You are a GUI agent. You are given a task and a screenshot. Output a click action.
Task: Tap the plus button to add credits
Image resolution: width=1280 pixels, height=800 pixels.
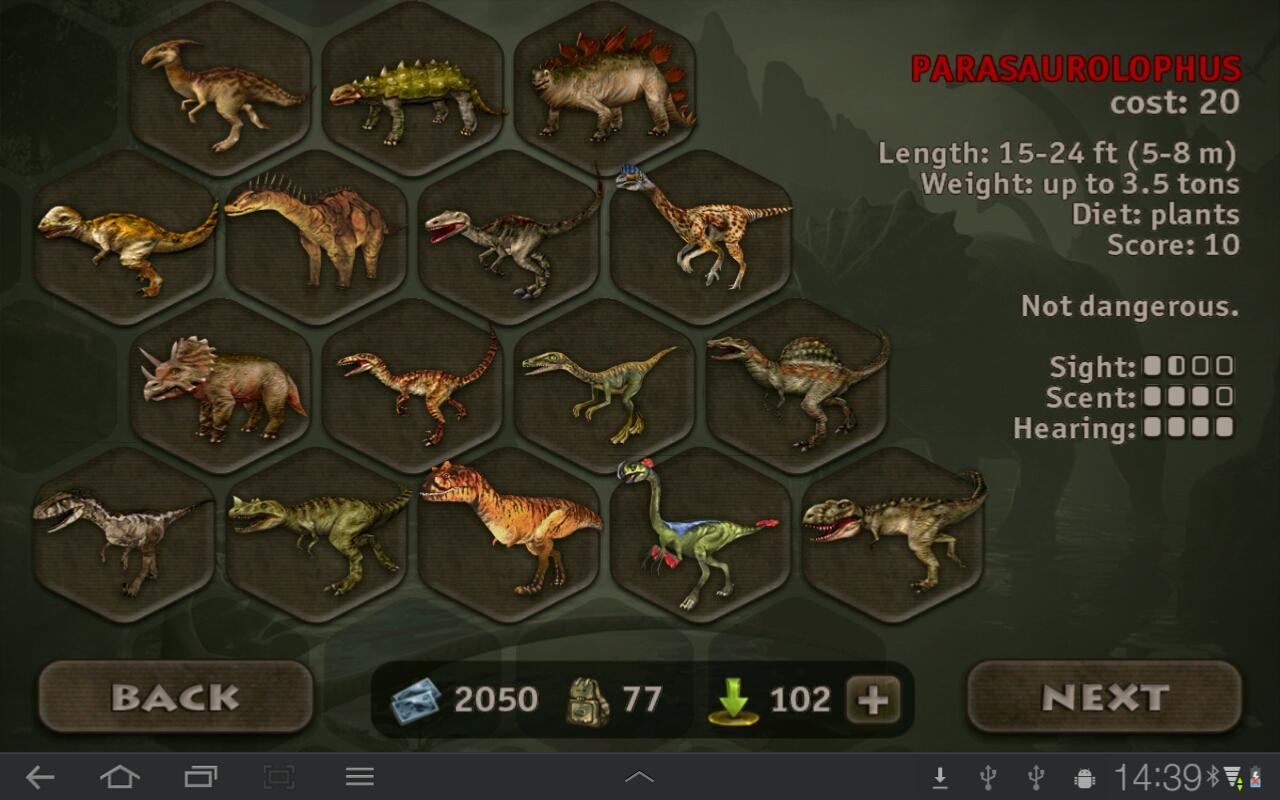pyautogui.click(x=873, y=700)
